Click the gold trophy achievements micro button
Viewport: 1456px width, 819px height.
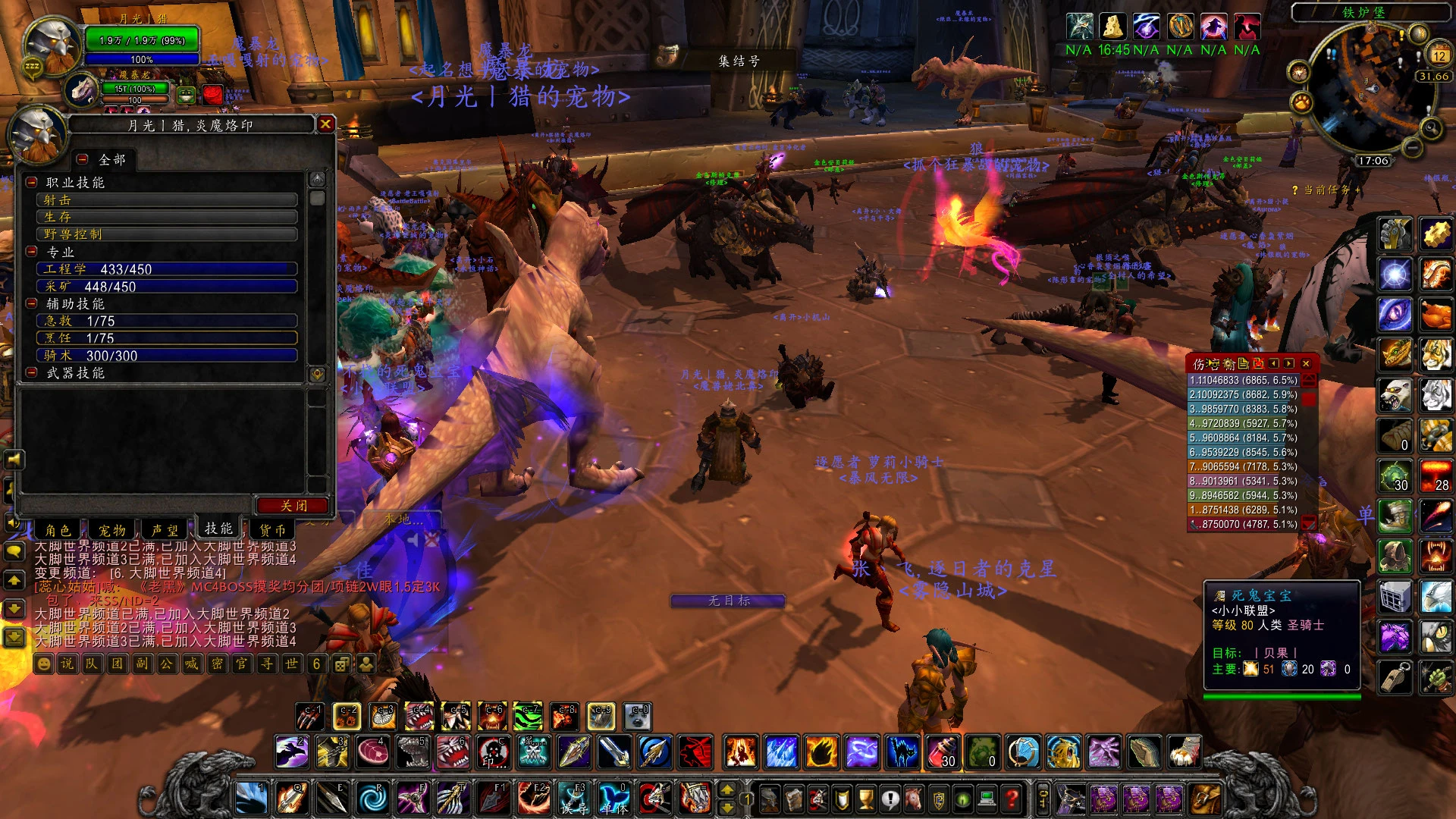click(x=866, y=799)
